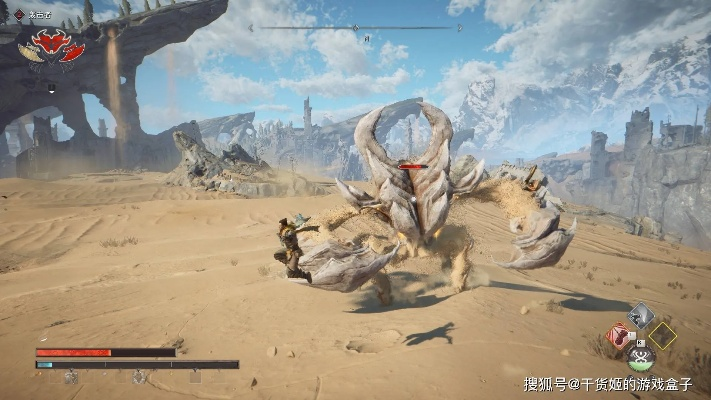711x400 pixels.
Task: Open the quest tracker with the red diamond marker
Action: coord(18,14)
